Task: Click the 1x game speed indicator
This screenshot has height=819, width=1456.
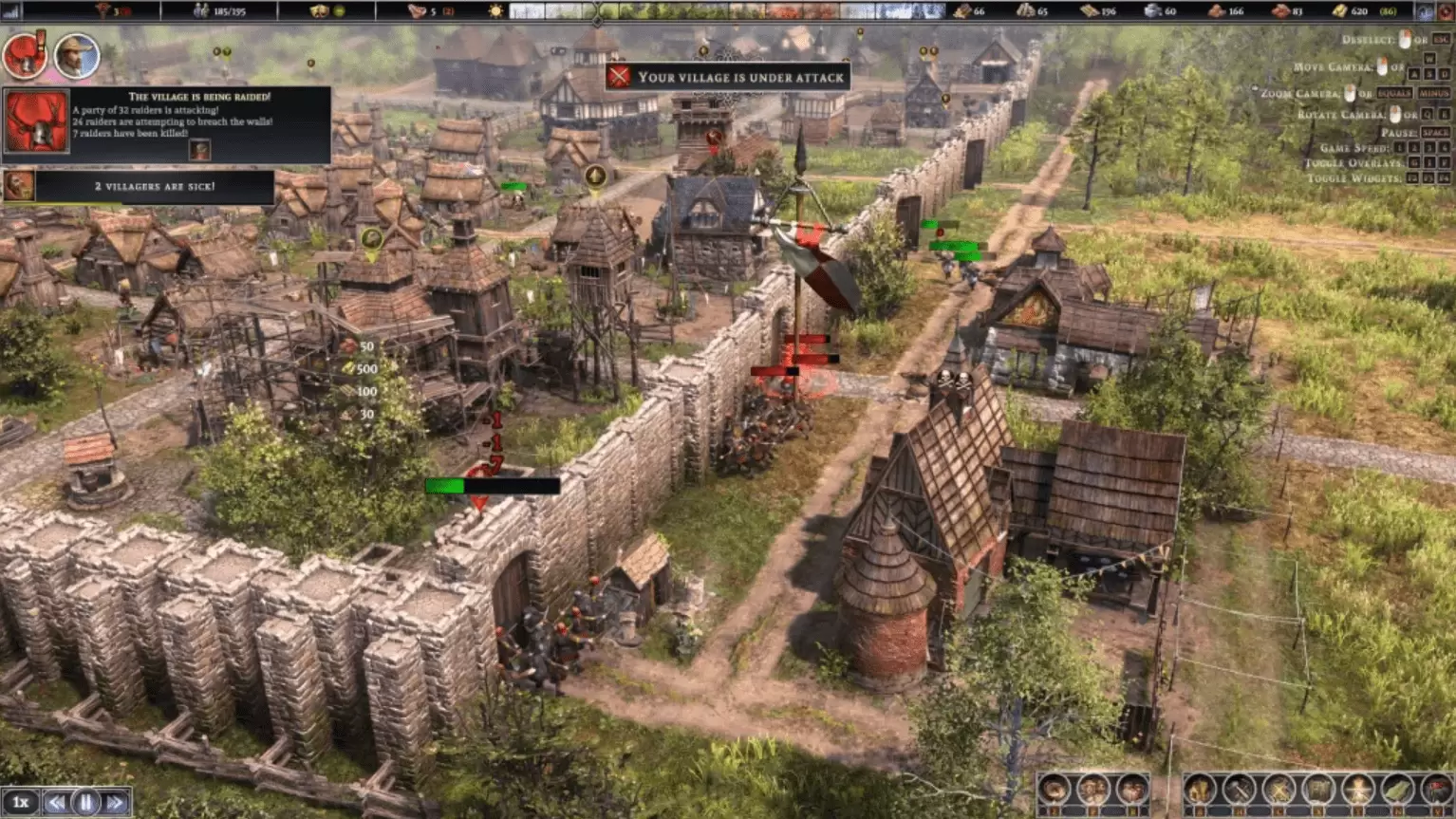Action: [21, 803]
